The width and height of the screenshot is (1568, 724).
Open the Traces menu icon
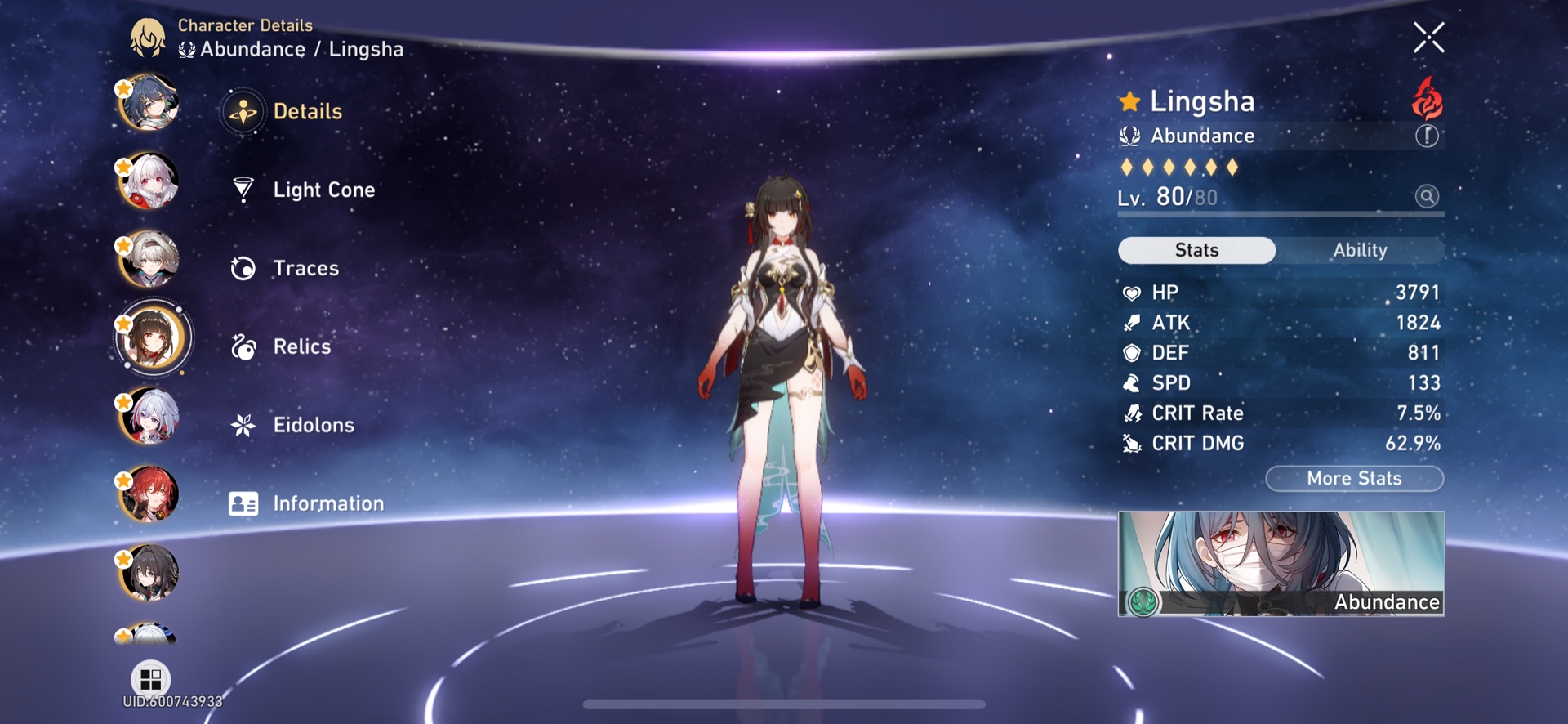241,267
